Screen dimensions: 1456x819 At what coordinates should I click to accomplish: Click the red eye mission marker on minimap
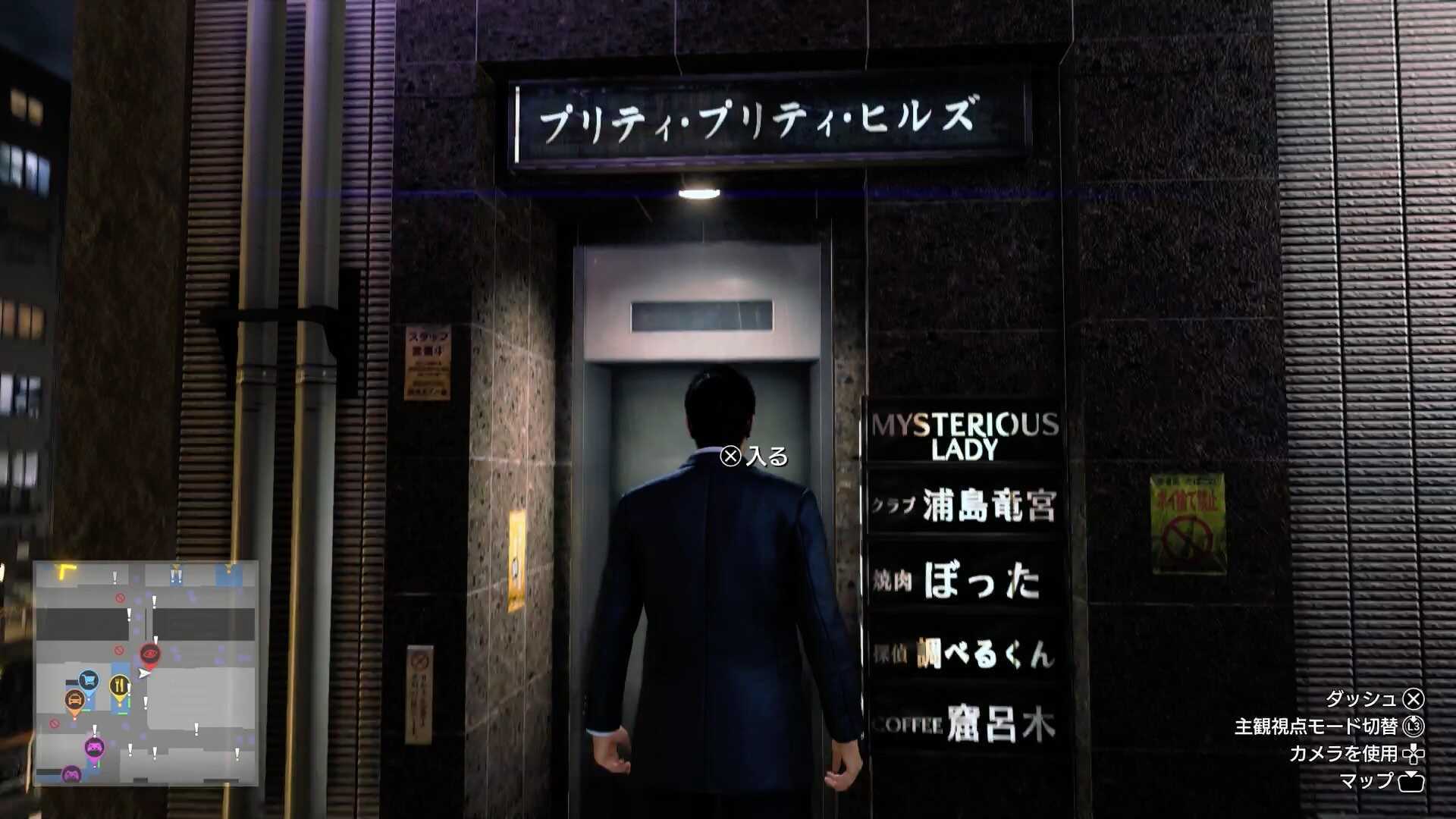(x=149, y=654)
